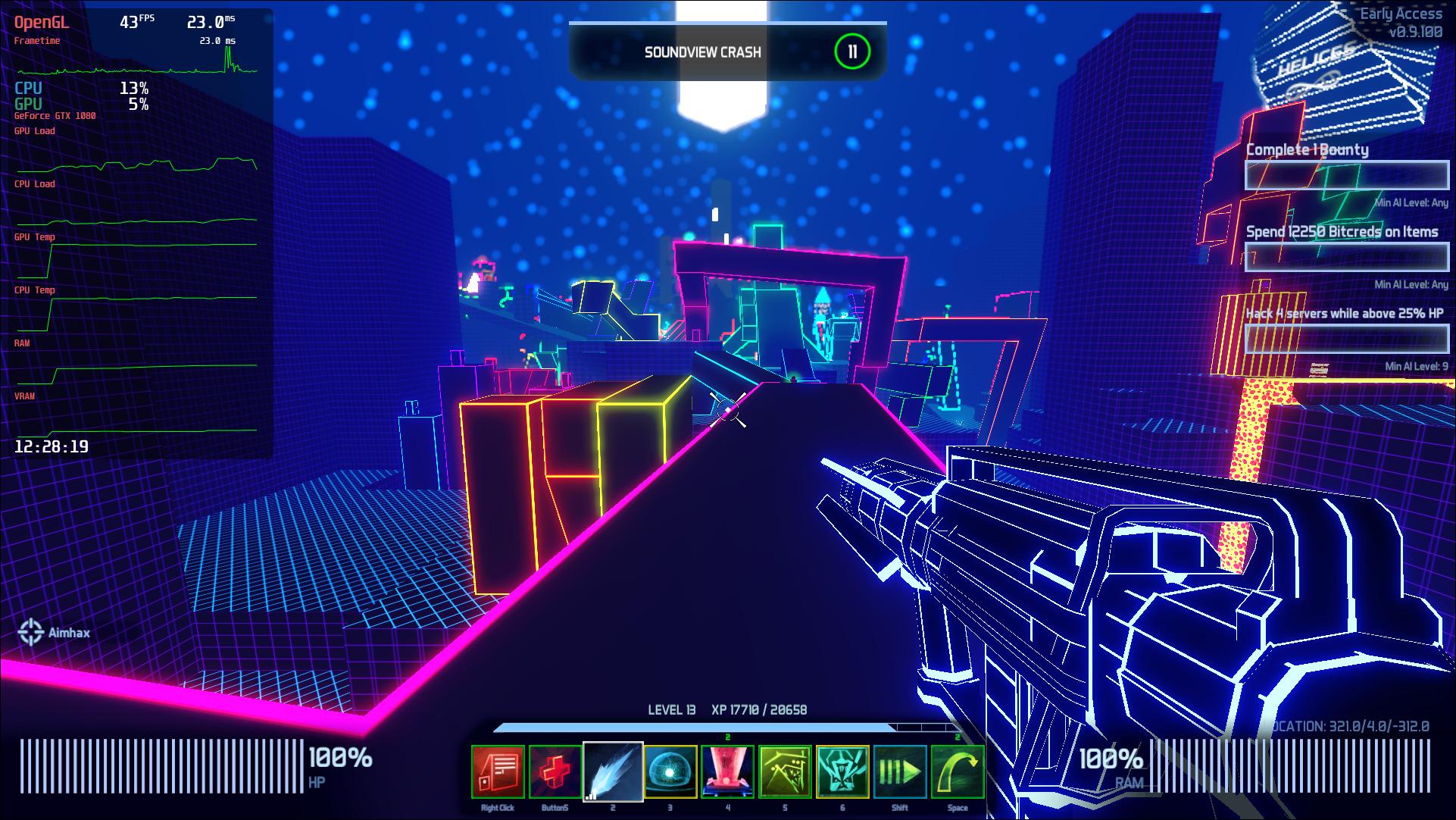Use the red beam turret ability
Image resolution: width=1456 pixels, height=820 pixels.
[728, 771]
